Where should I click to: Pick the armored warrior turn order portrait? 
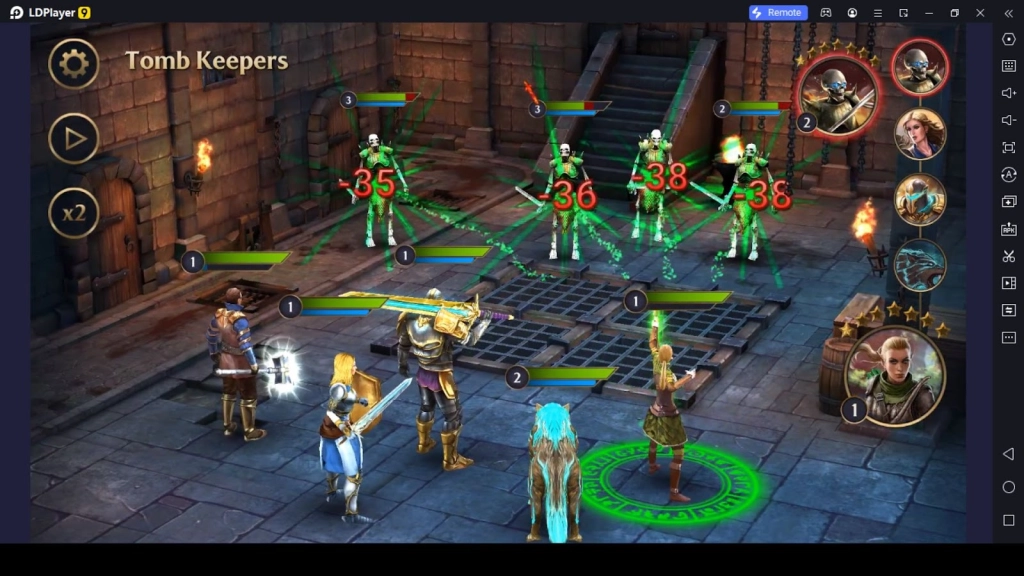(920, 199)
